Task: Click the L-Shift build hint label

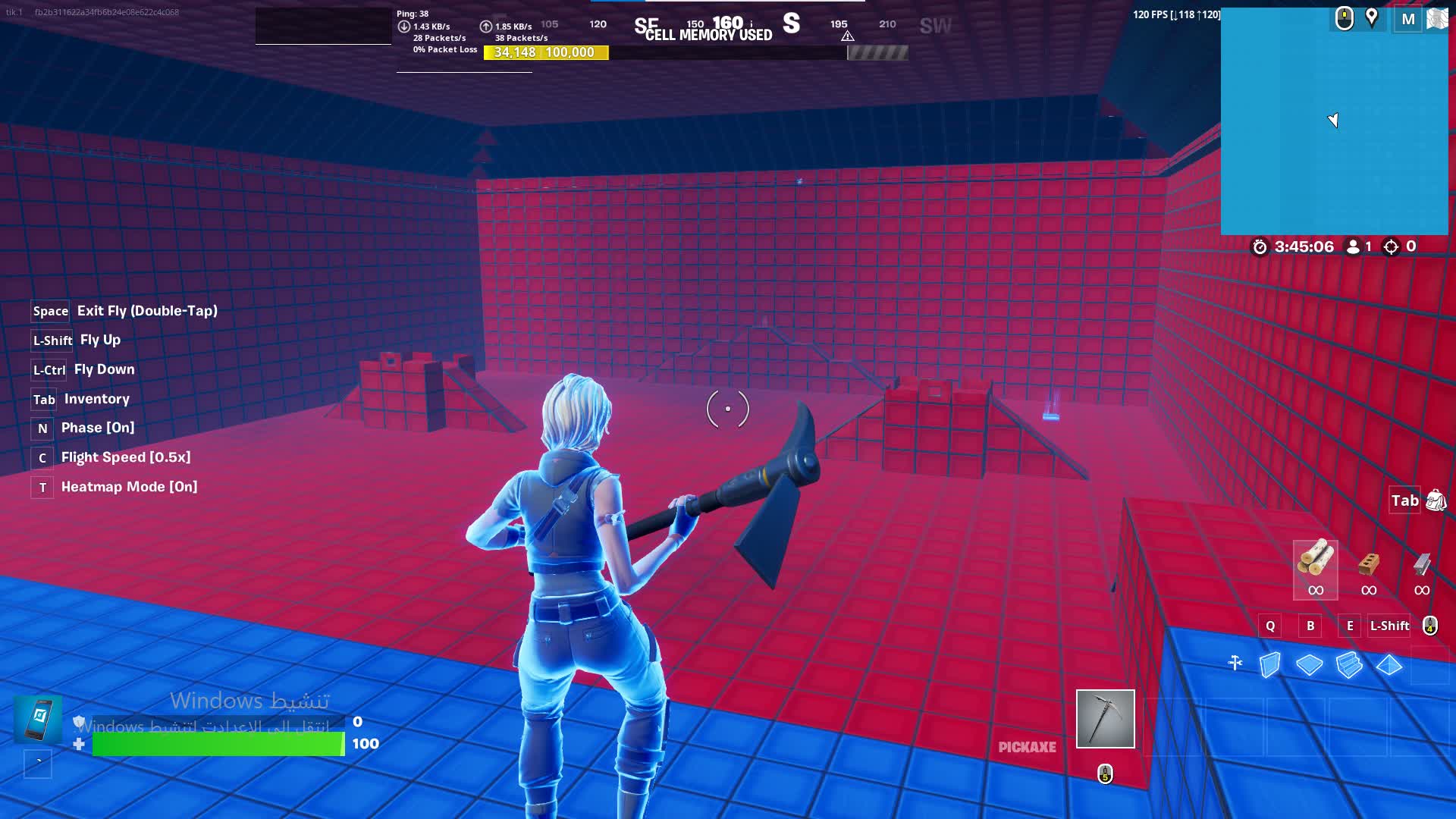Action: coord(1389,626)
